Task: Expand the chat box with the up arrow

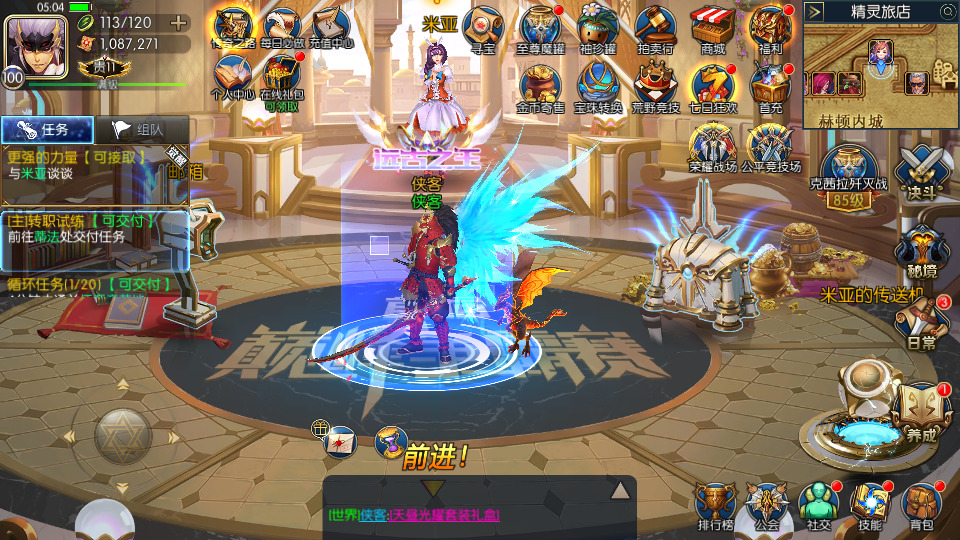Action: tap(620, 490)
